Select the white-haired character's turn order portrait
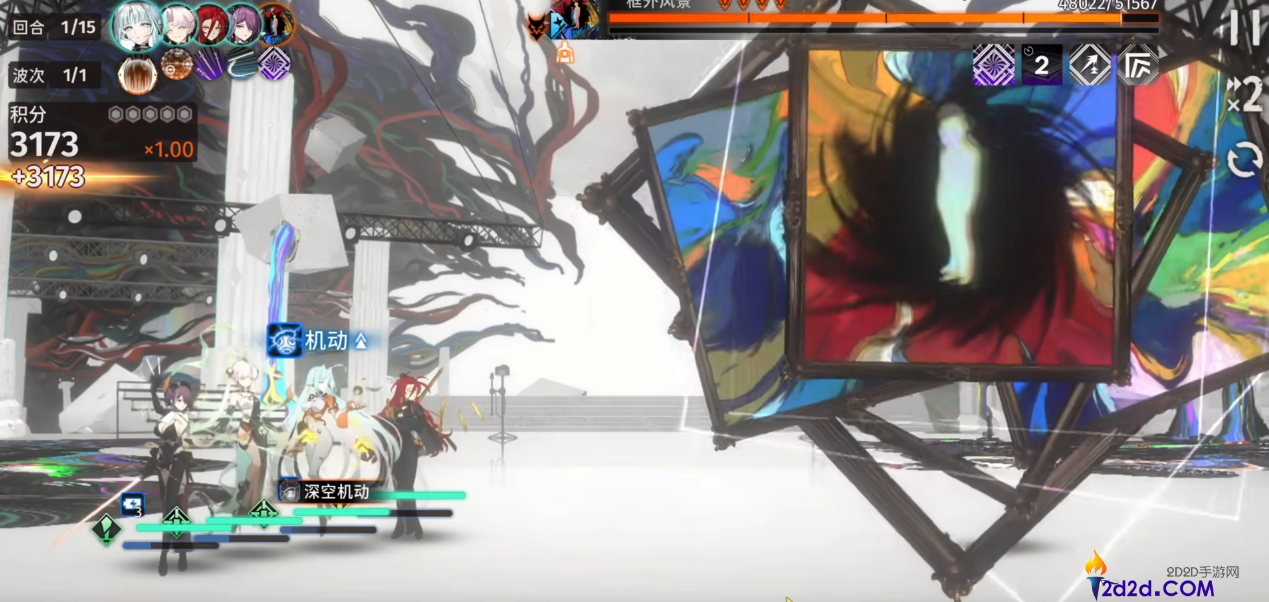The image size is (1269, 602). pyautogui.click(x=133, y=25)
